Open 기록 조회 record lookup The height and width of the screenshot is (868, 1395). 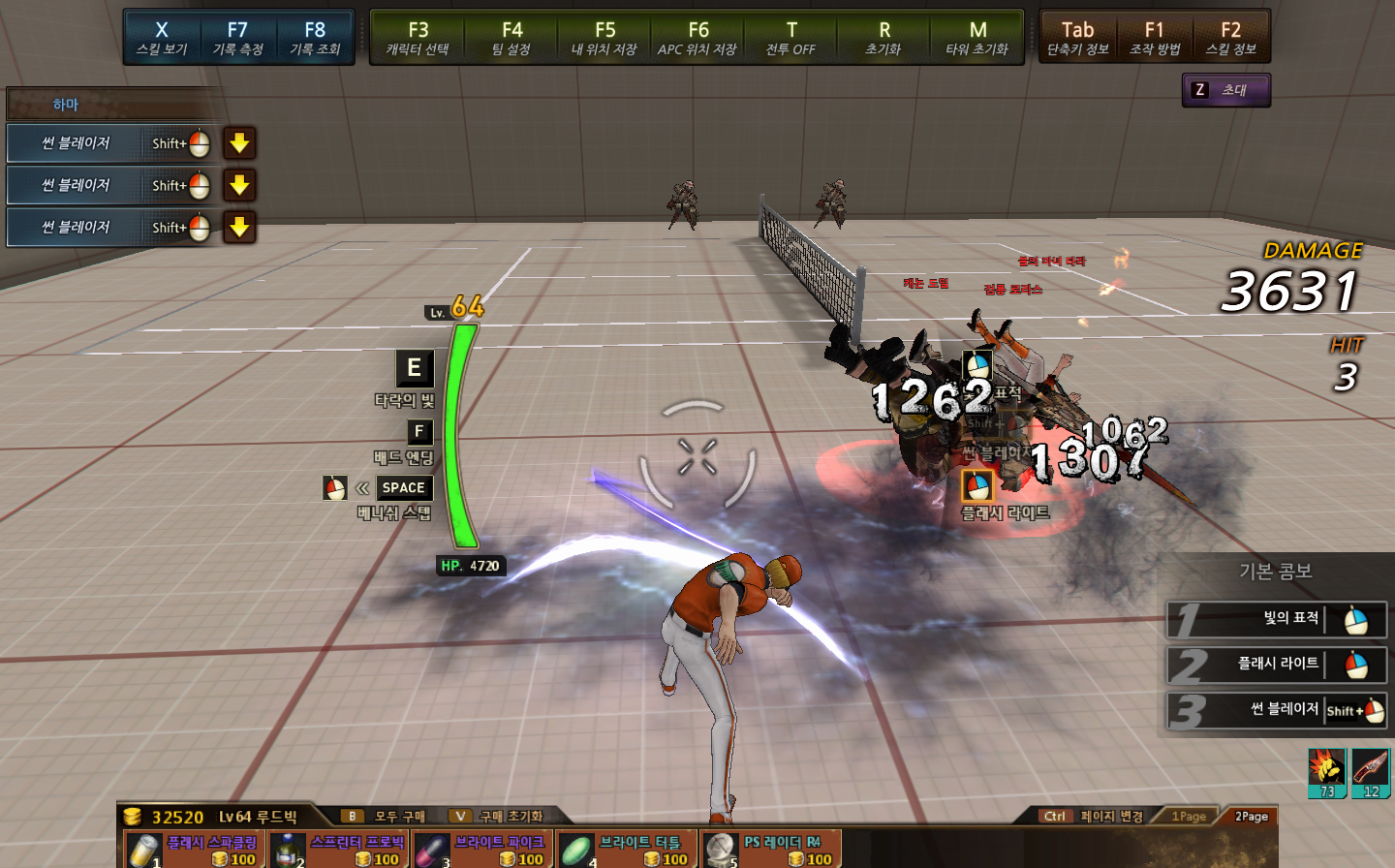point(315,37)
